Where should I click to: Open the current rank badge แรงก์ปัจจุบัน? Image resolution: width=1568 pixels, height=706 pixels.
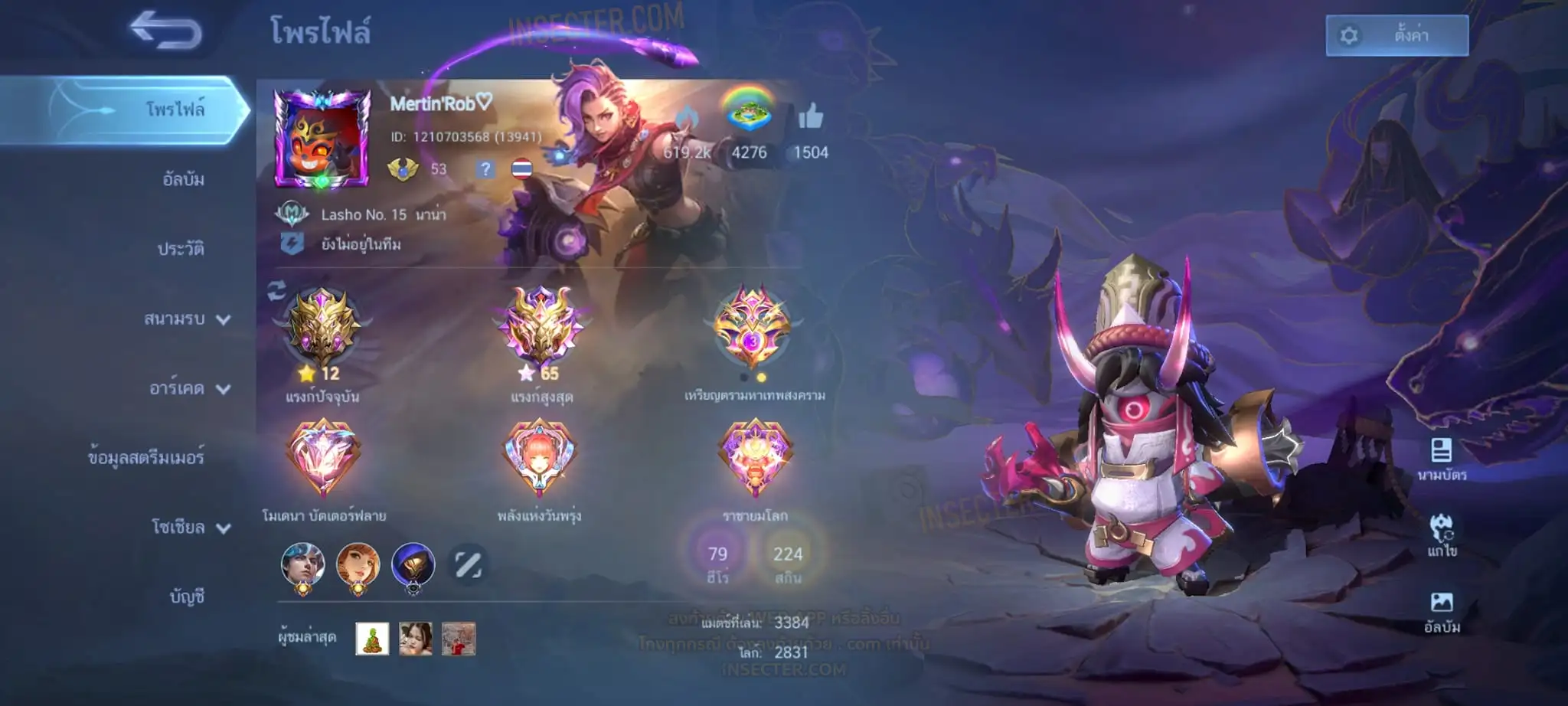[x=322, y=329]
